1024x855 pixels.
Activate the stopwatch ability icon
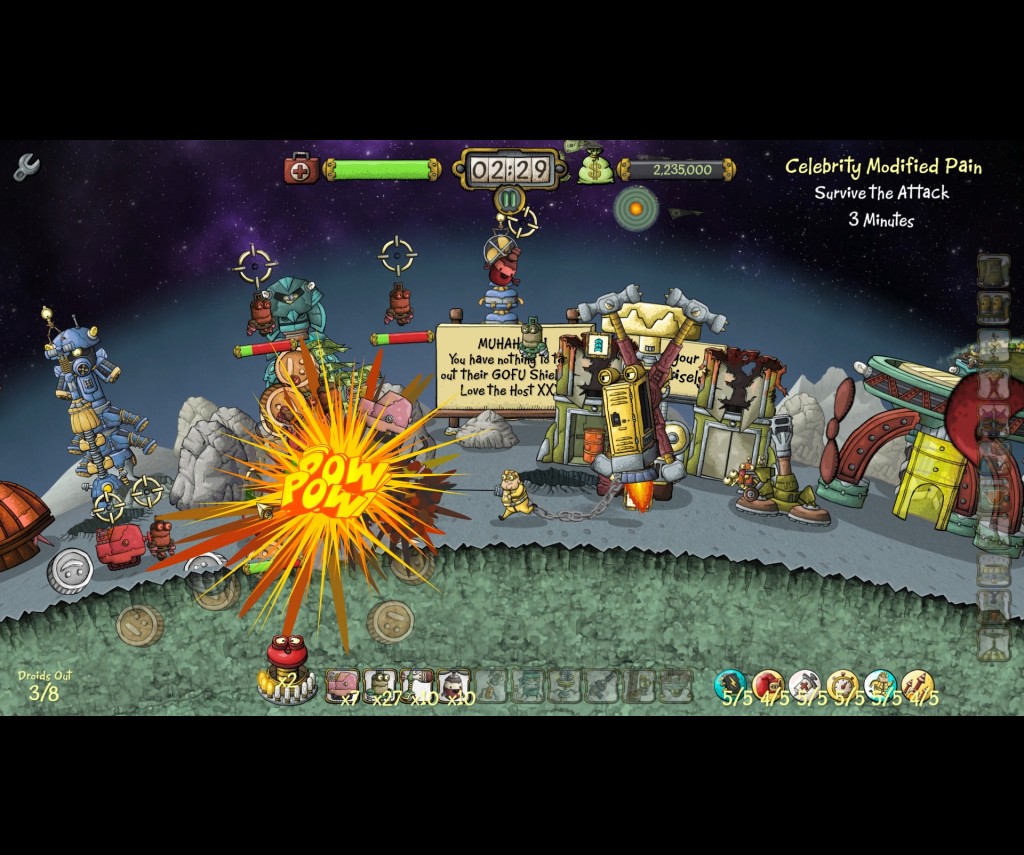[843, 685]
